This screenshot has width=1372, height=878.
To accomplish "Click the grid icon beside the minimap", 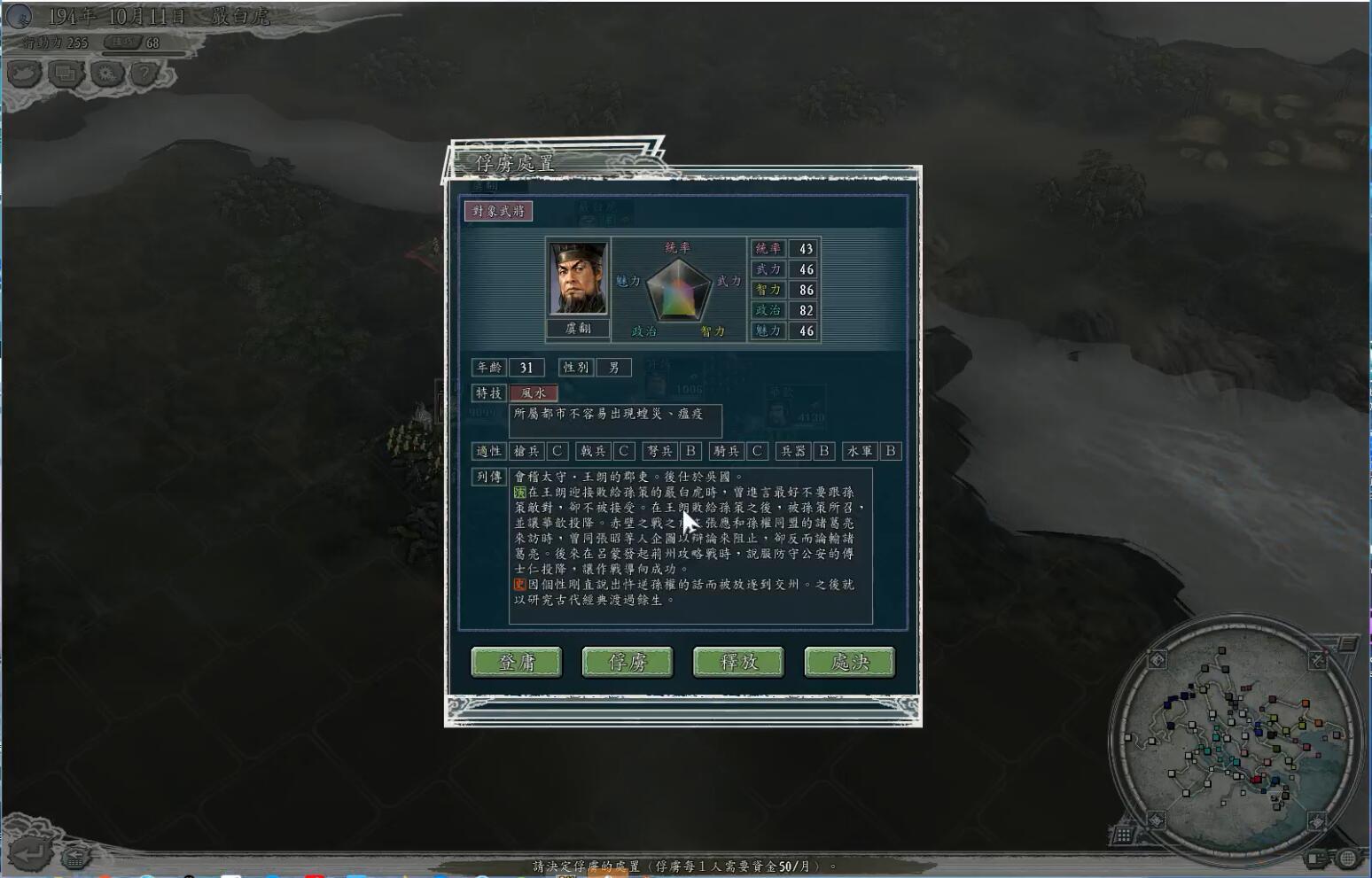I will (x=1123, y=834).
